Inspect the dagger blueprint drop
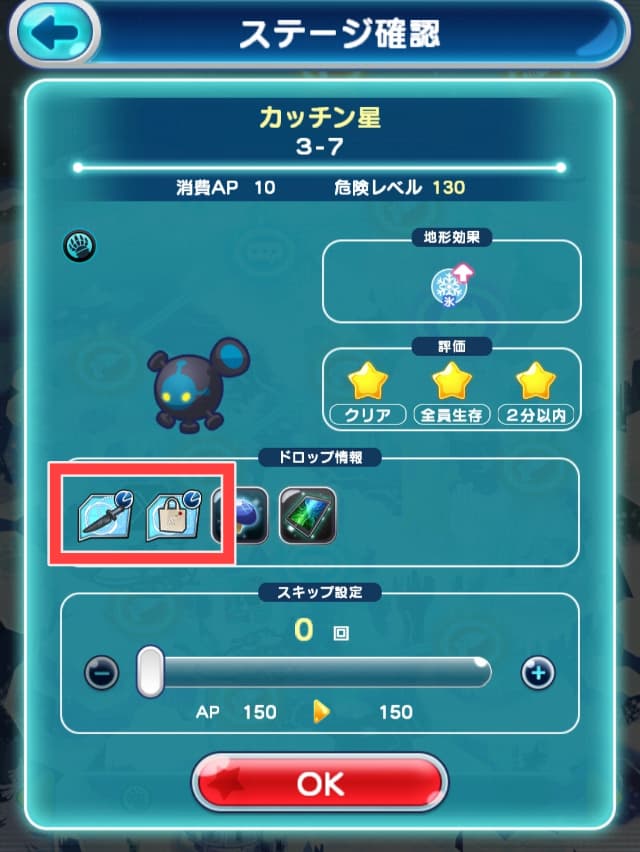 pos(106,514)
